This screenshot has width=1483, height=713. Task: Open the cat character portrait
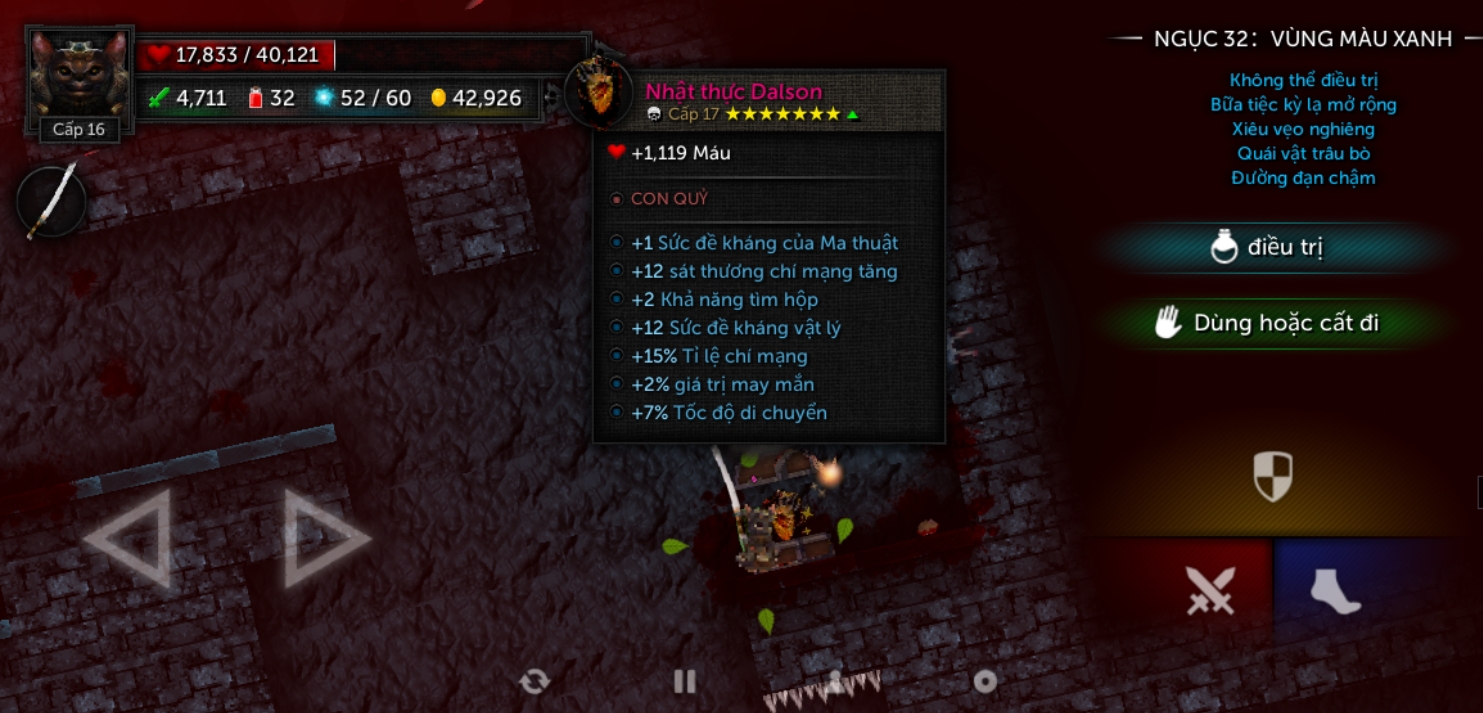(78, 76)
